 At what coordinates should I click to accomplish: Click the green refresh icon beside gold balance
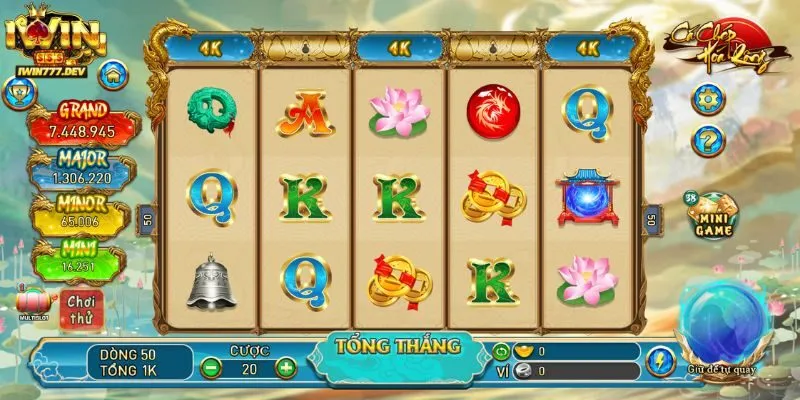[501, 351]
